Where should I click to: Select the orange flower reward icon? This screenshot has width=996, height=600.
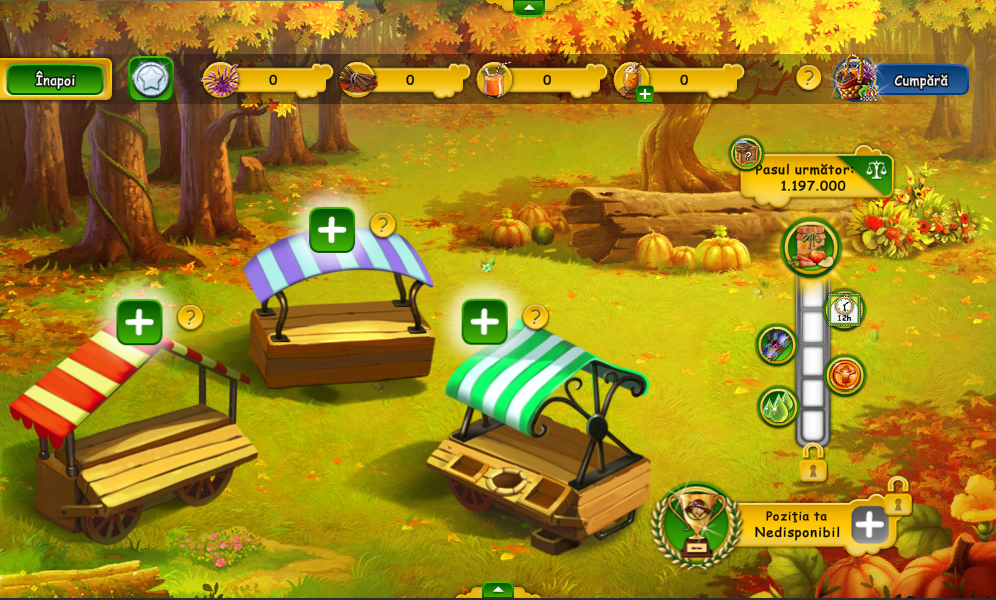pos(845,375)
